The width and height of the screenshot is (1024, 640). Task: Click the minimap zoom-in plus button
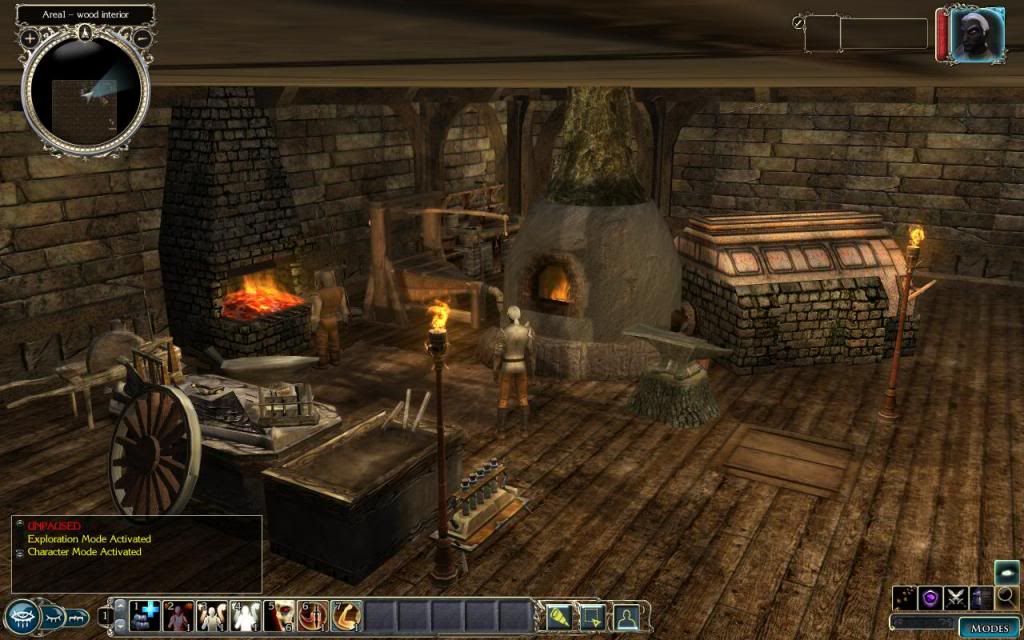(30, 38)
